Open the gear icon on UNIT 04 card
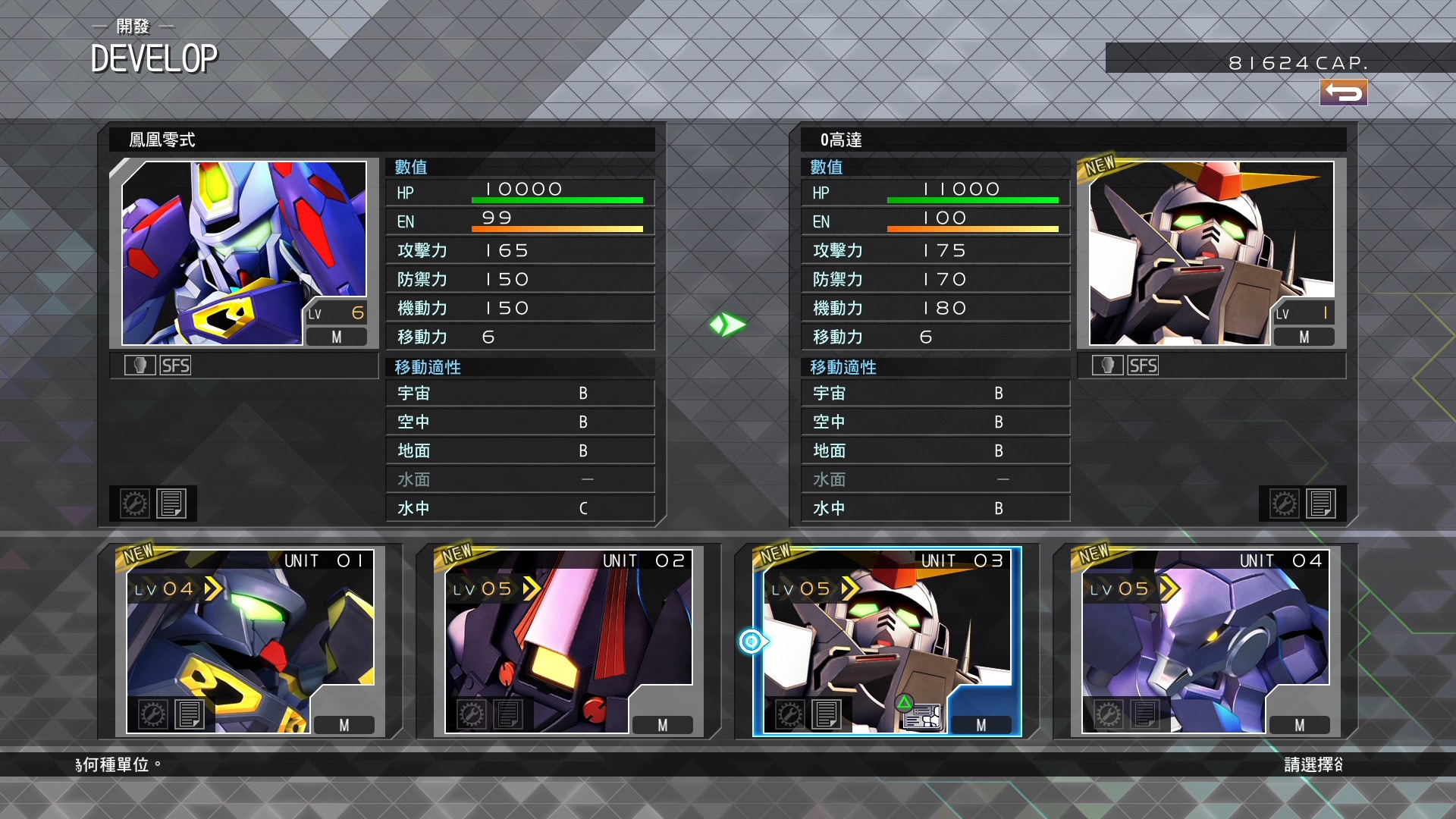 (1108, 714)
